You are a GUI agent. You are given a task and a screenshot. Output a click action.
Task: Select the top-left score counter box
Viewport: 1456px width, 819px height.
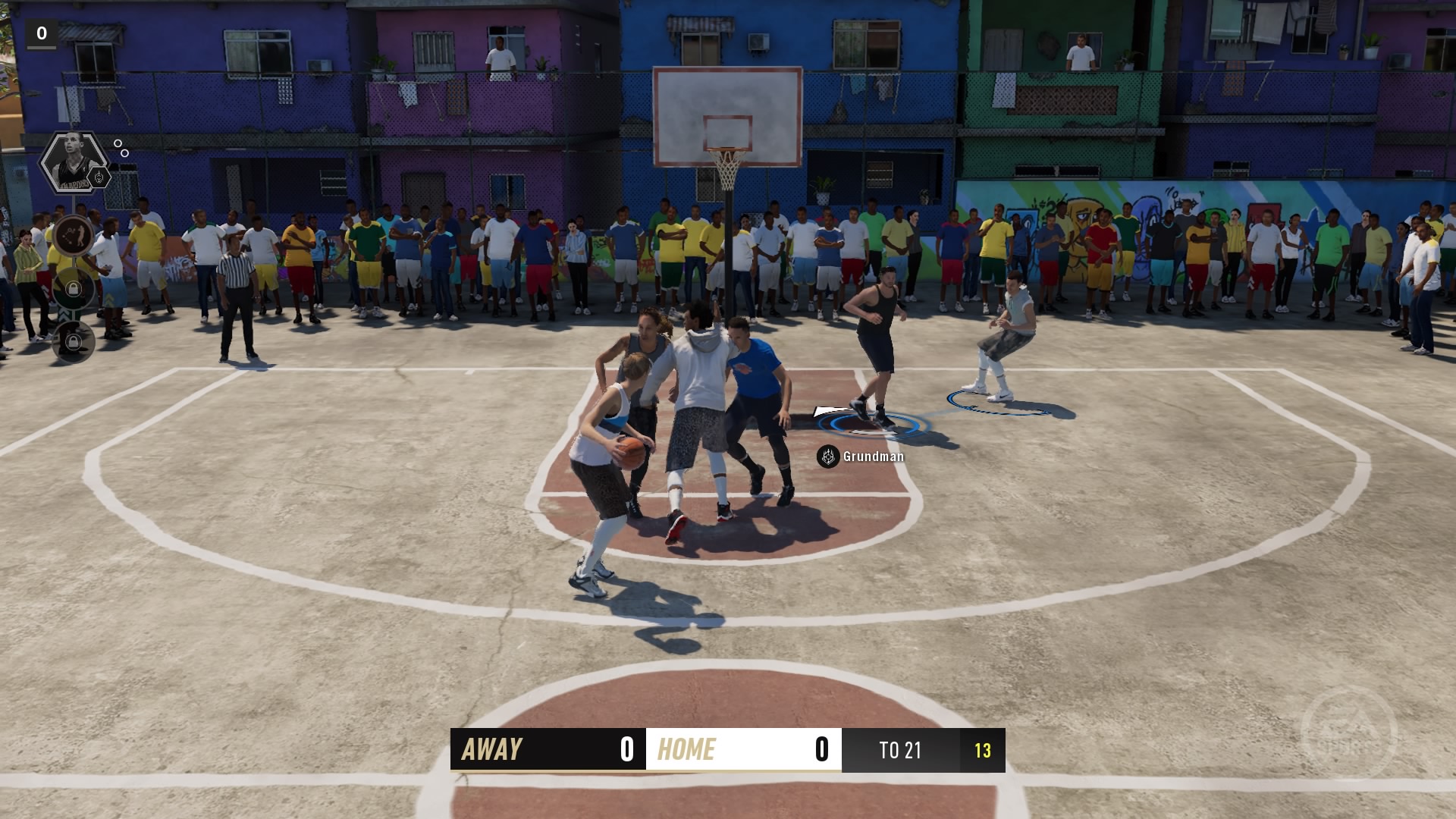42,33
